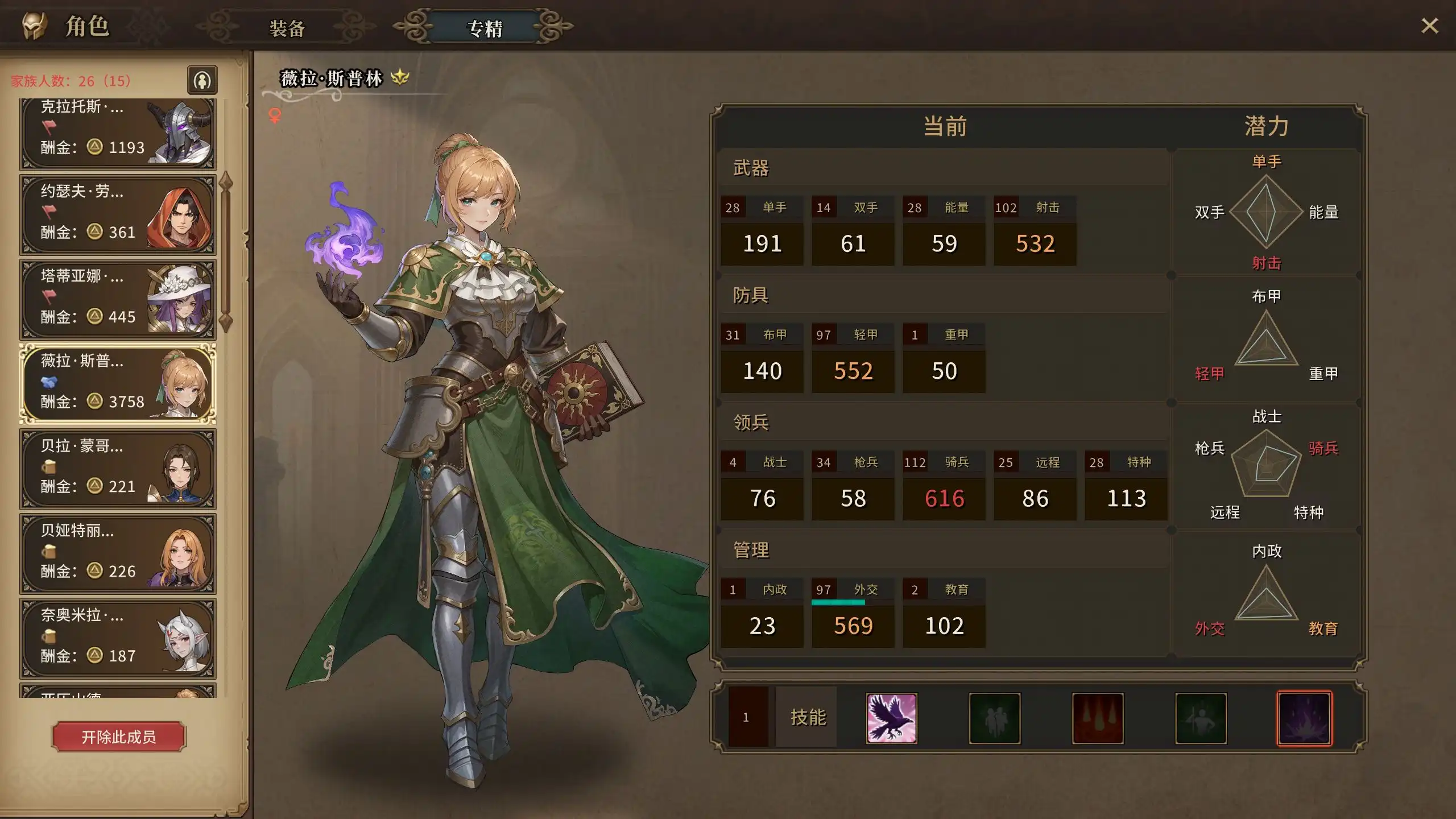The width and height of the screenshot is (1456, 819).
Task: Toggle the person filter button near 家族人数
Action: coord(202,80)
